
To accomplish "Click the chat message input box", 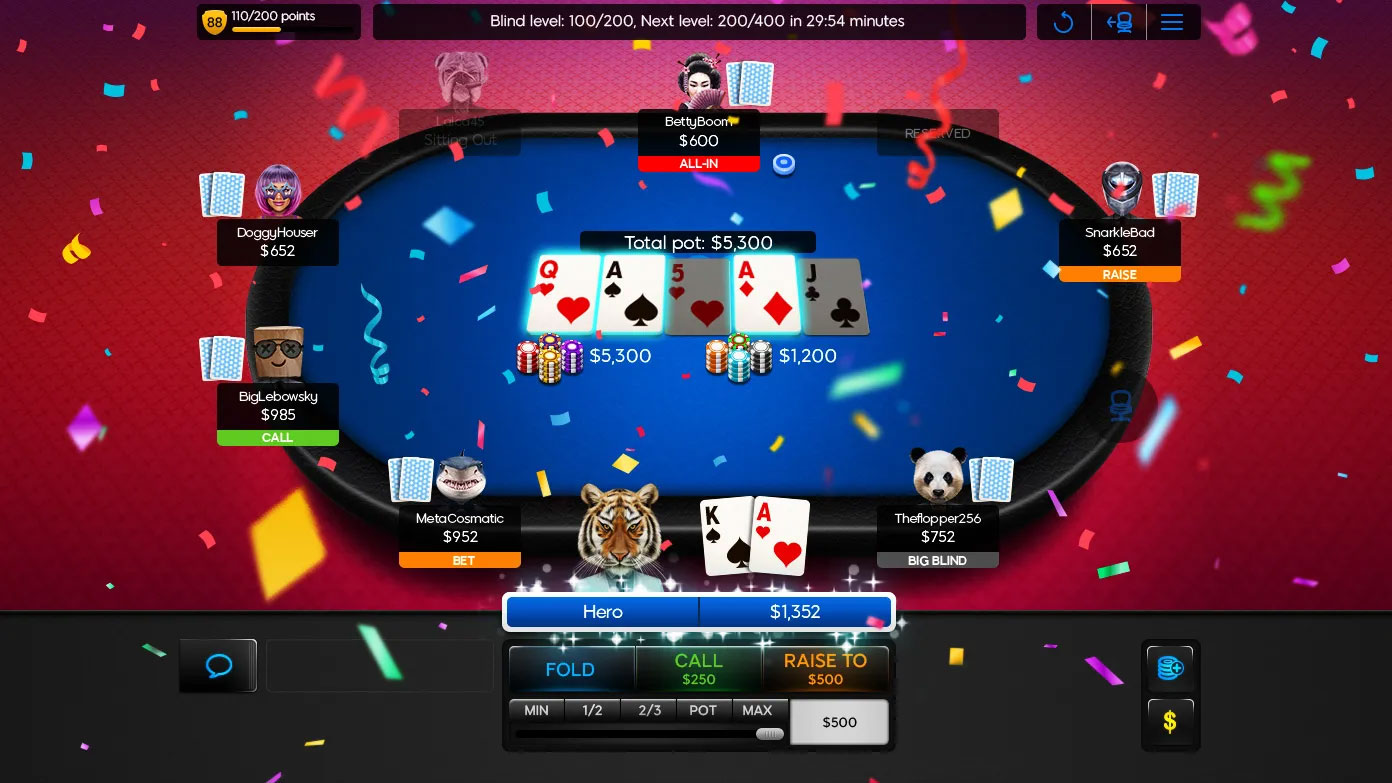I will pos(380,666).
